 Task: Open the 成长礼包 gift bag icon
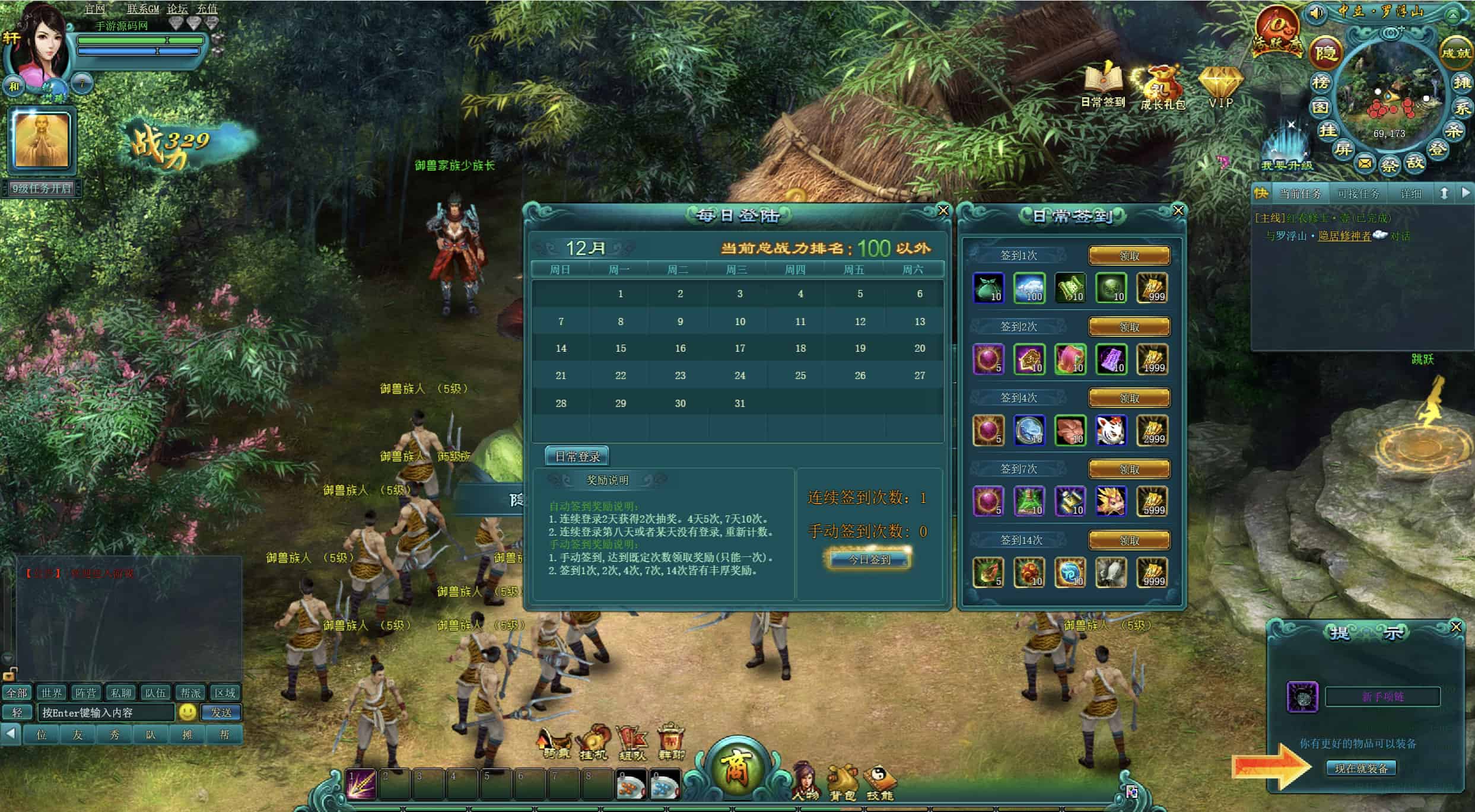1162,86
